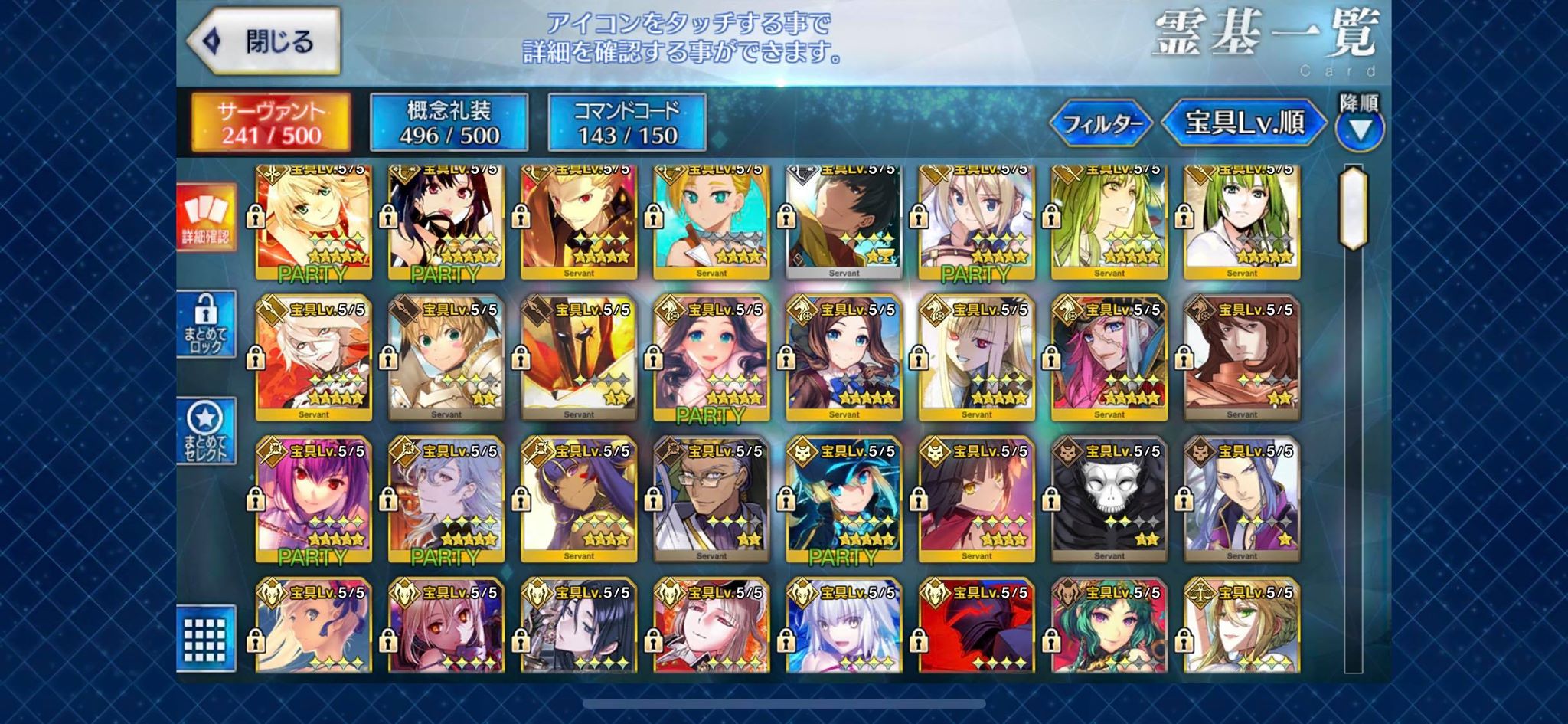Toggle the grid view layout button
Image resolution: width=1568 pixels, height=724 pixels.
point(206,639)
